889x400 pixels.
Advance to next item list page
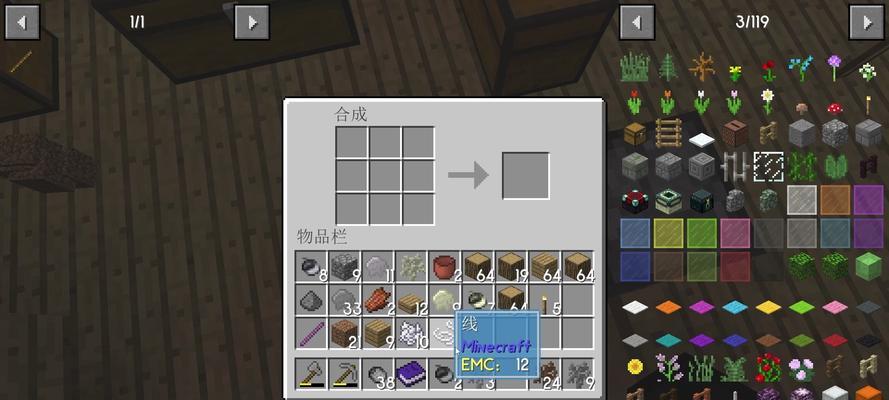(x=866, y=21)
